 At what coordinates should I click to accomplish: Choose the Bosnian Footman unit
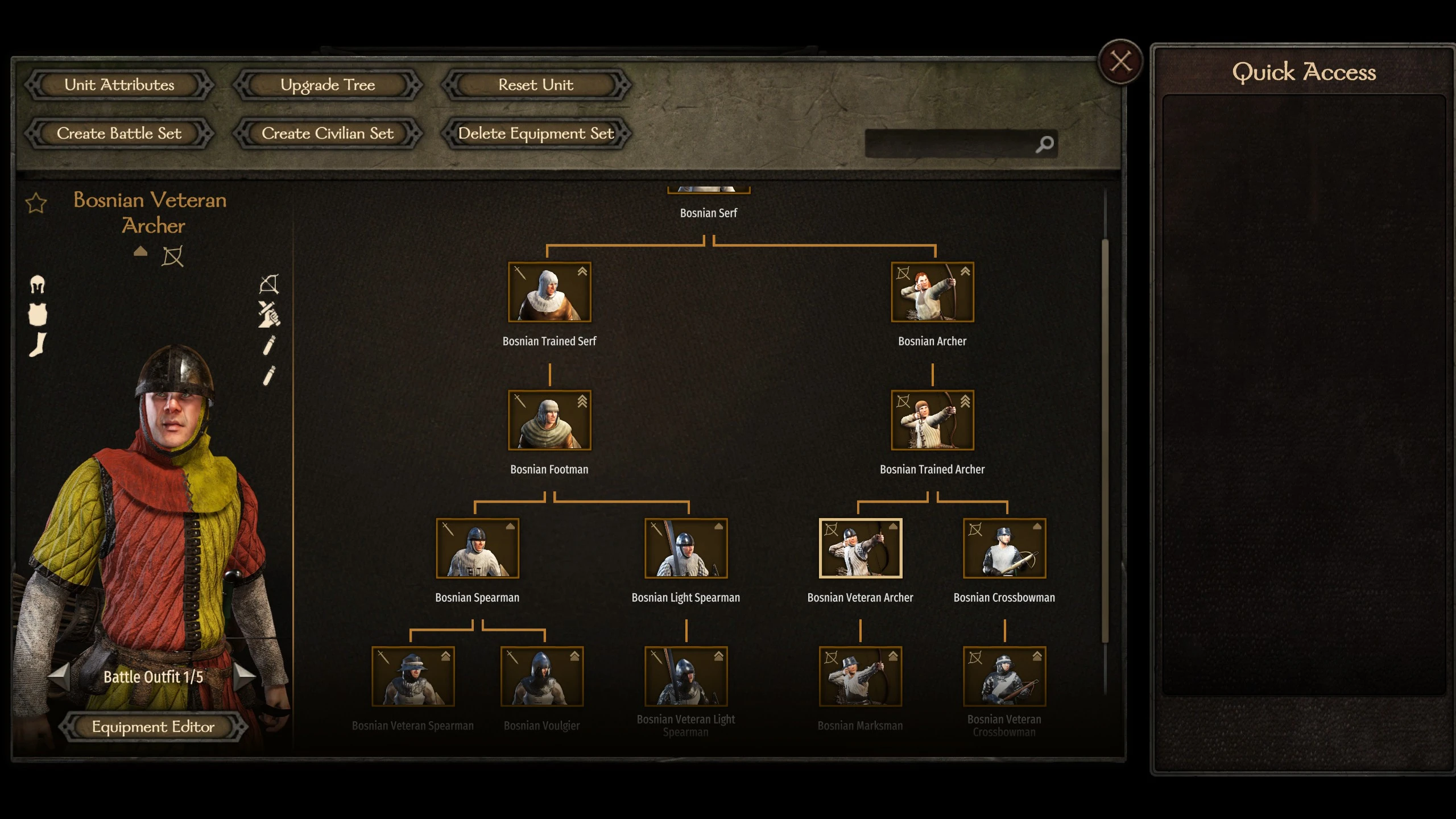[549, 420]
